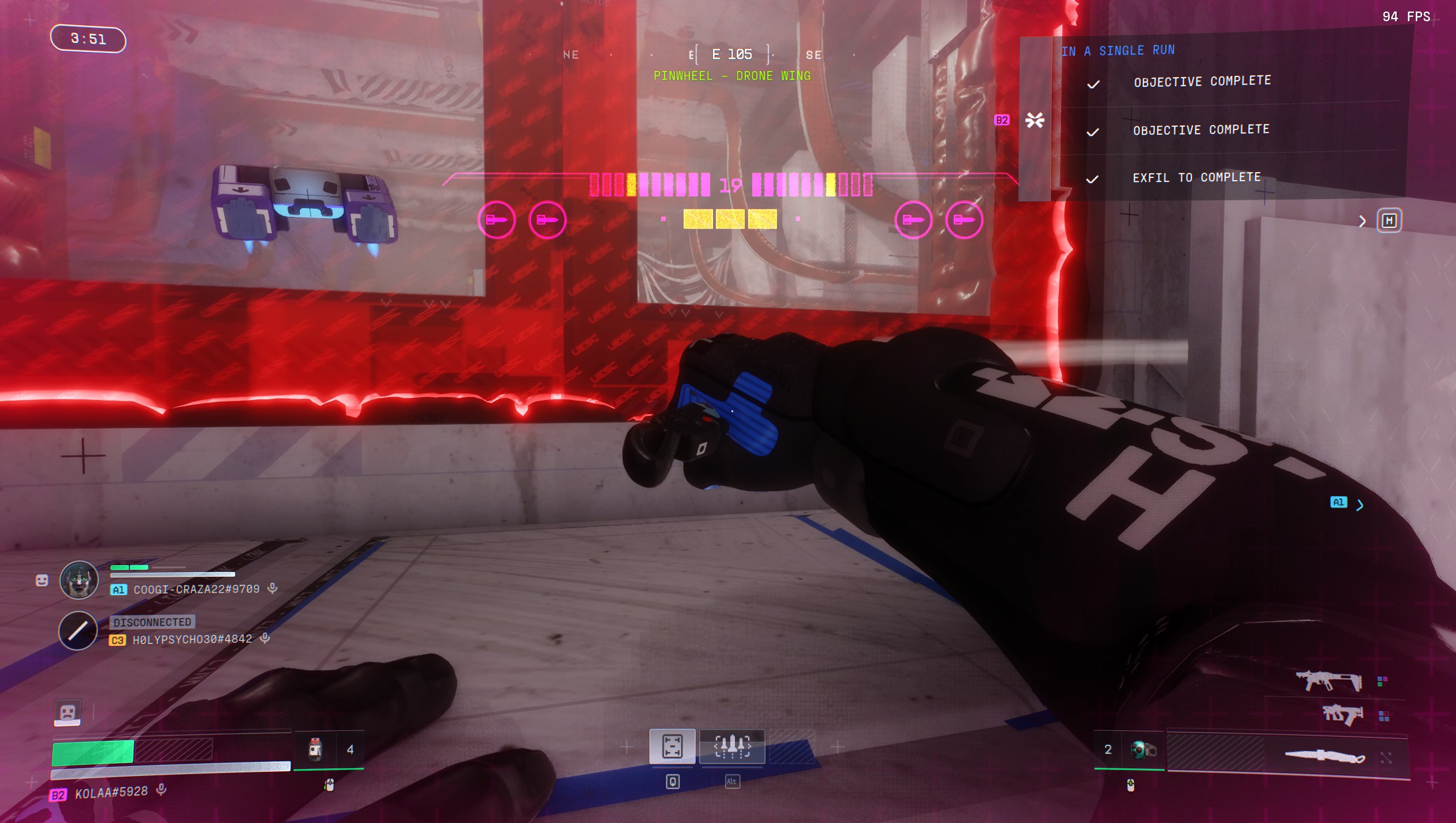Viewport: 1456px width, 823px height.
Task: Equip the top primary weapon
Action: click(x=1329, y=681)
